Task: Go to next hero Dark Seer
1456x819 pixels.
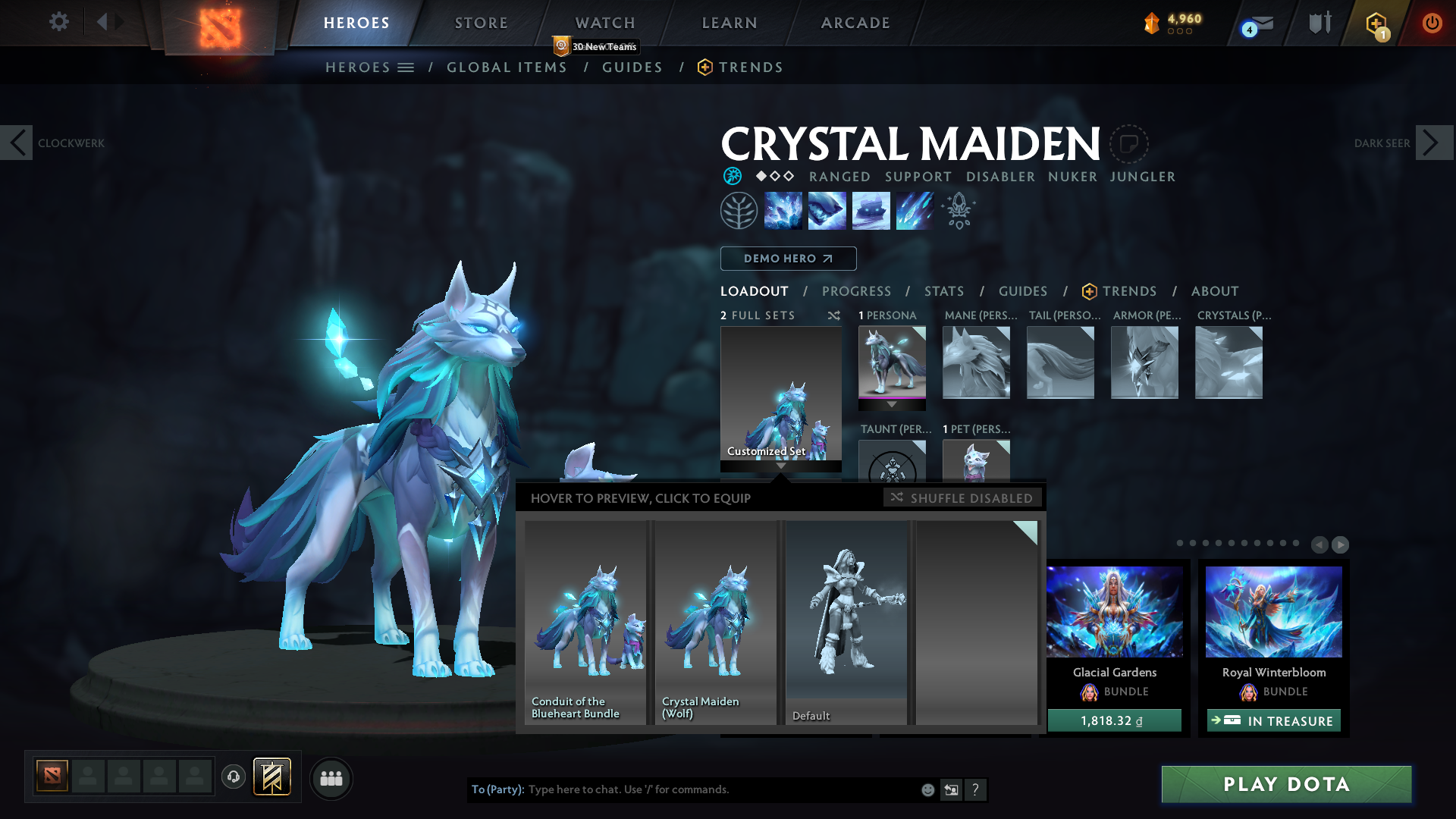Action: point(1433,143)
